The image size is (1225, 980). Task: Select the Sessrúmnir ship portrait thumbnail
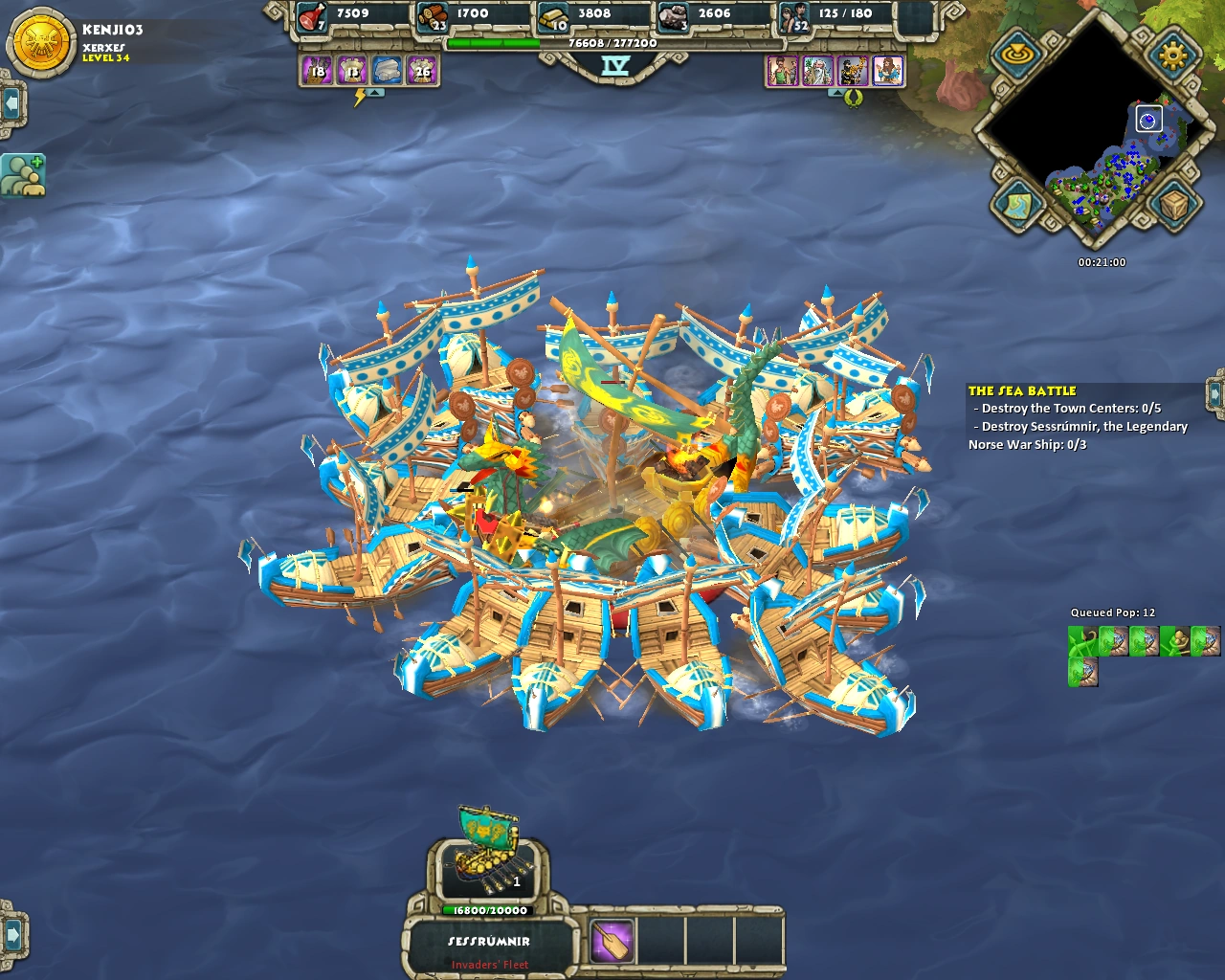(x=488, y=868)
